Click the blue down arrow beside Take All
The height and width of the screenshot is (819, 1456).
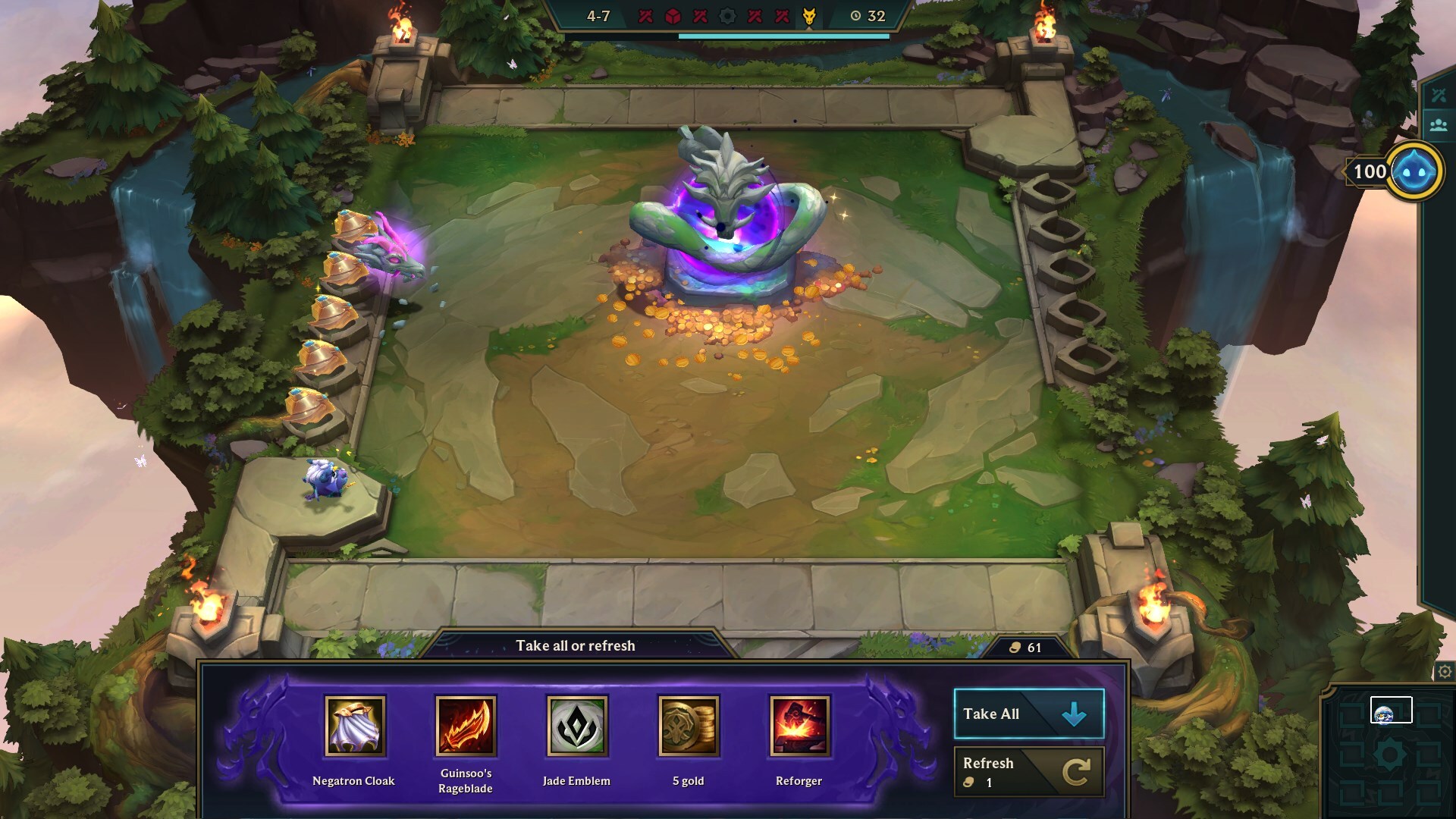(x=1072, y=714)
